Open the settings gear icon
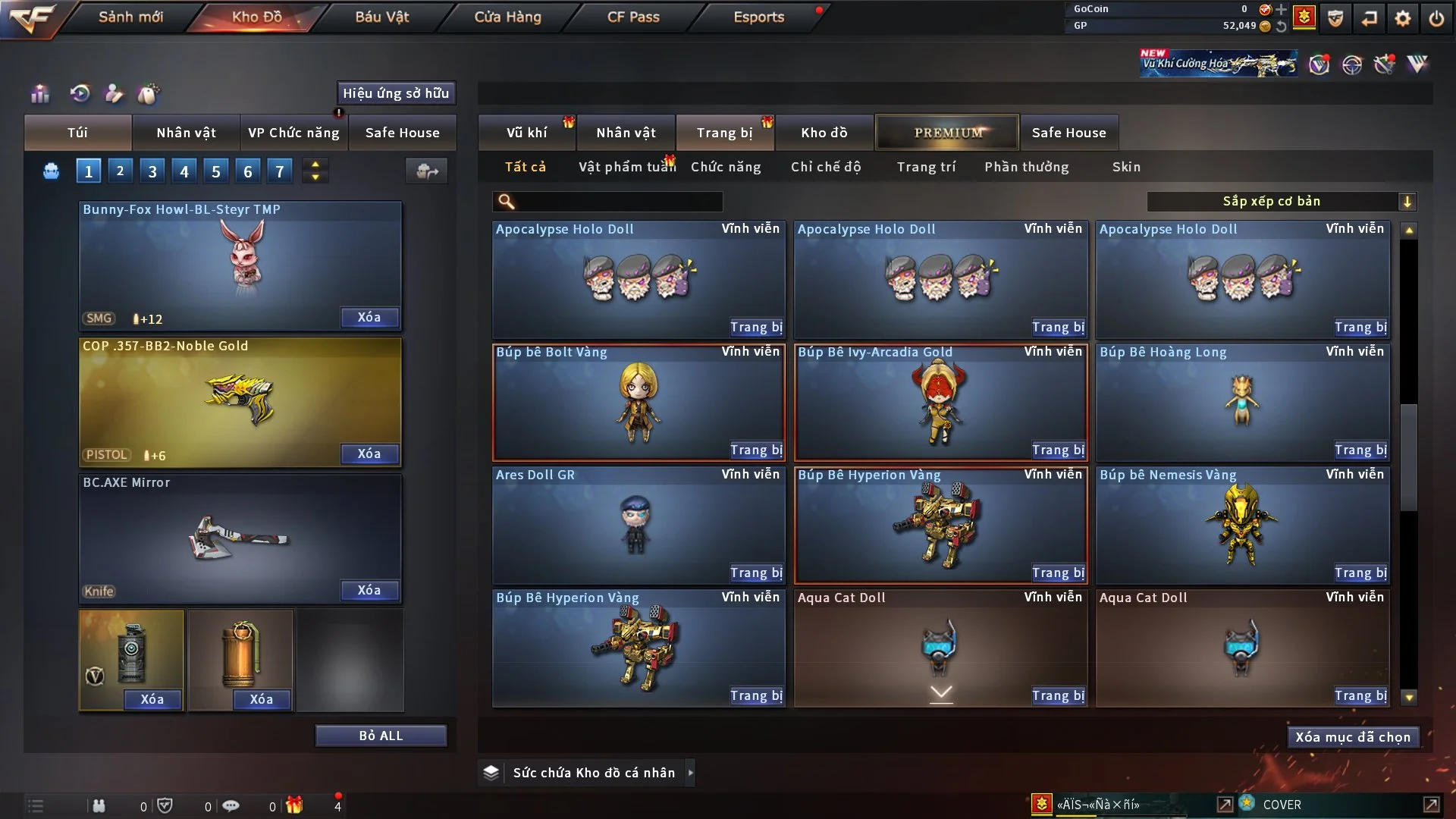The width and height of the screenshot is (1456, 819). pos(1402,18)
